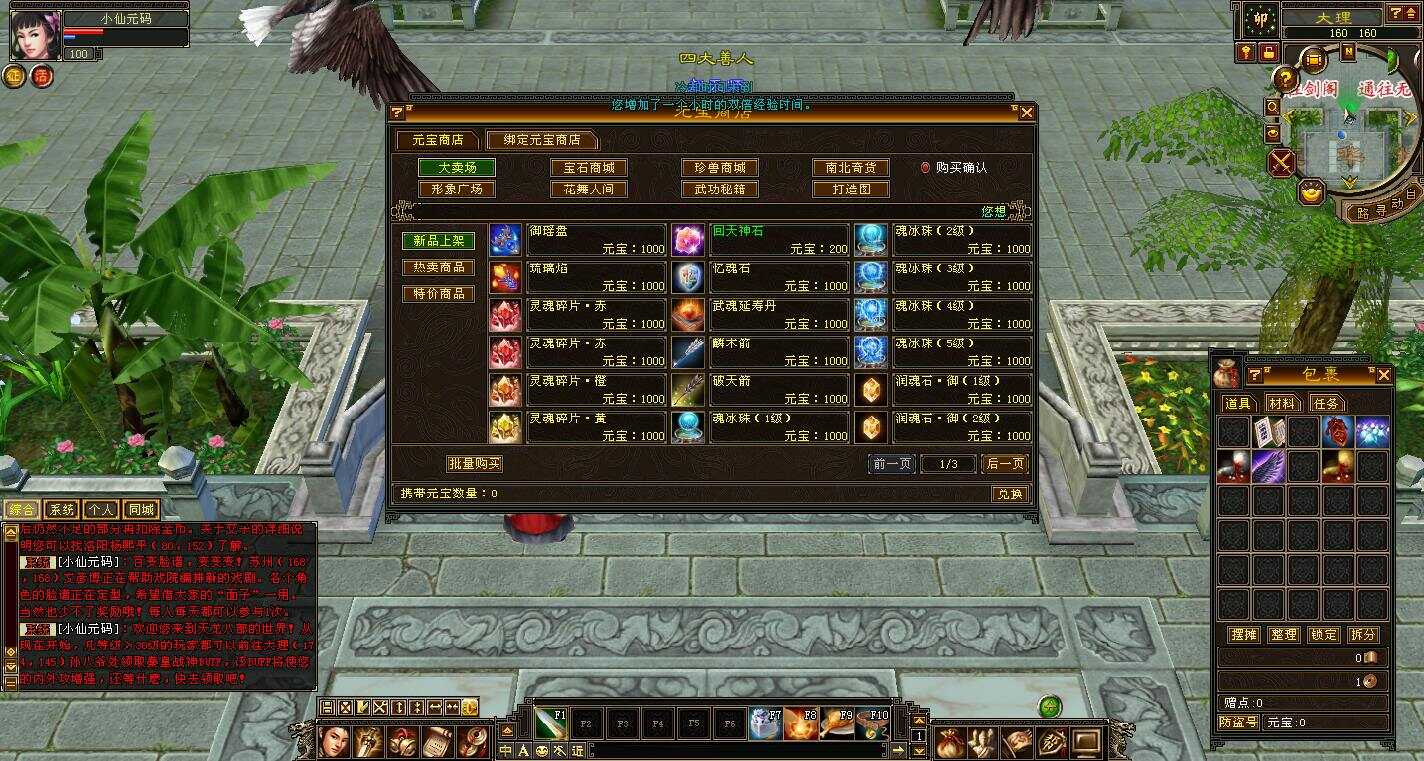
Task: Select the 御瑶盘 shop item
Action: [578, 240]
